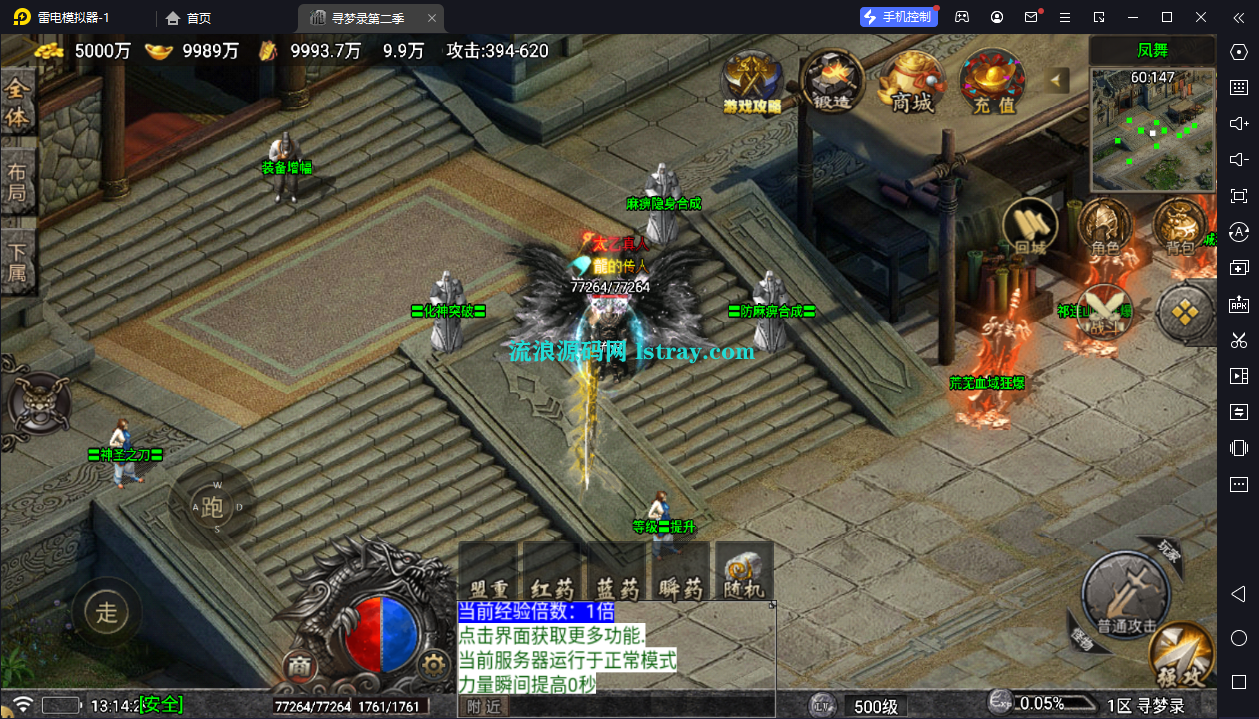Viewport: 1259px width, 719px height.
Task: Activate the 普通攻击 normal attack button
Action: click(1126, 592)
